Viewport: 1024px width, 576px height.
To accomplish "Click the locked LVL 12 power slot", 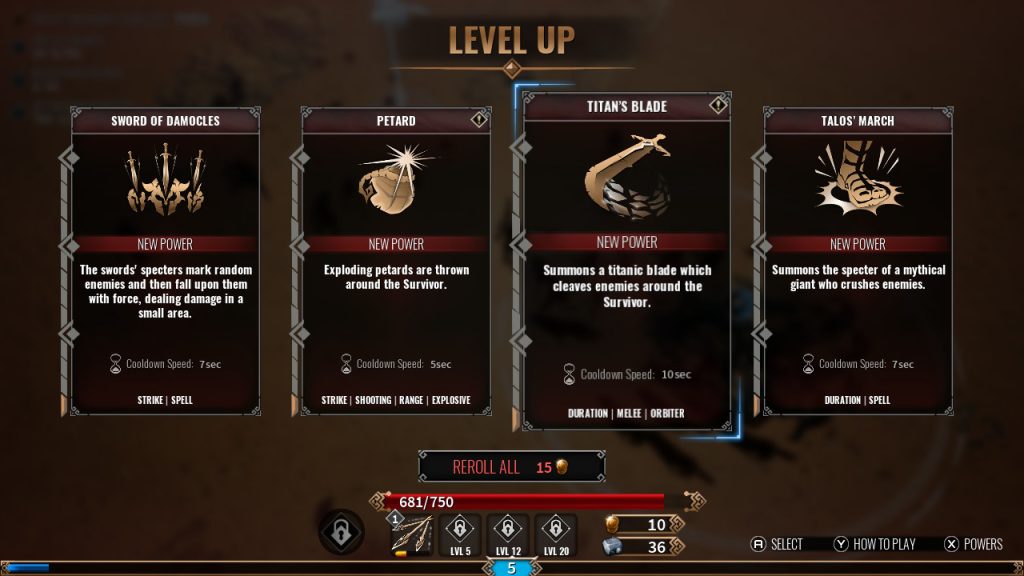I will pyautogui.click(x=507, y=536).
